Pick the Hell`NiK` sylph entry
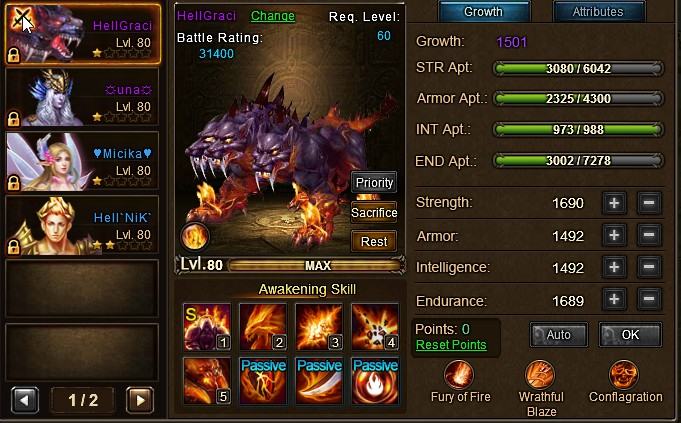Viewport: 681px width, 423px height. tap(82, 225)
